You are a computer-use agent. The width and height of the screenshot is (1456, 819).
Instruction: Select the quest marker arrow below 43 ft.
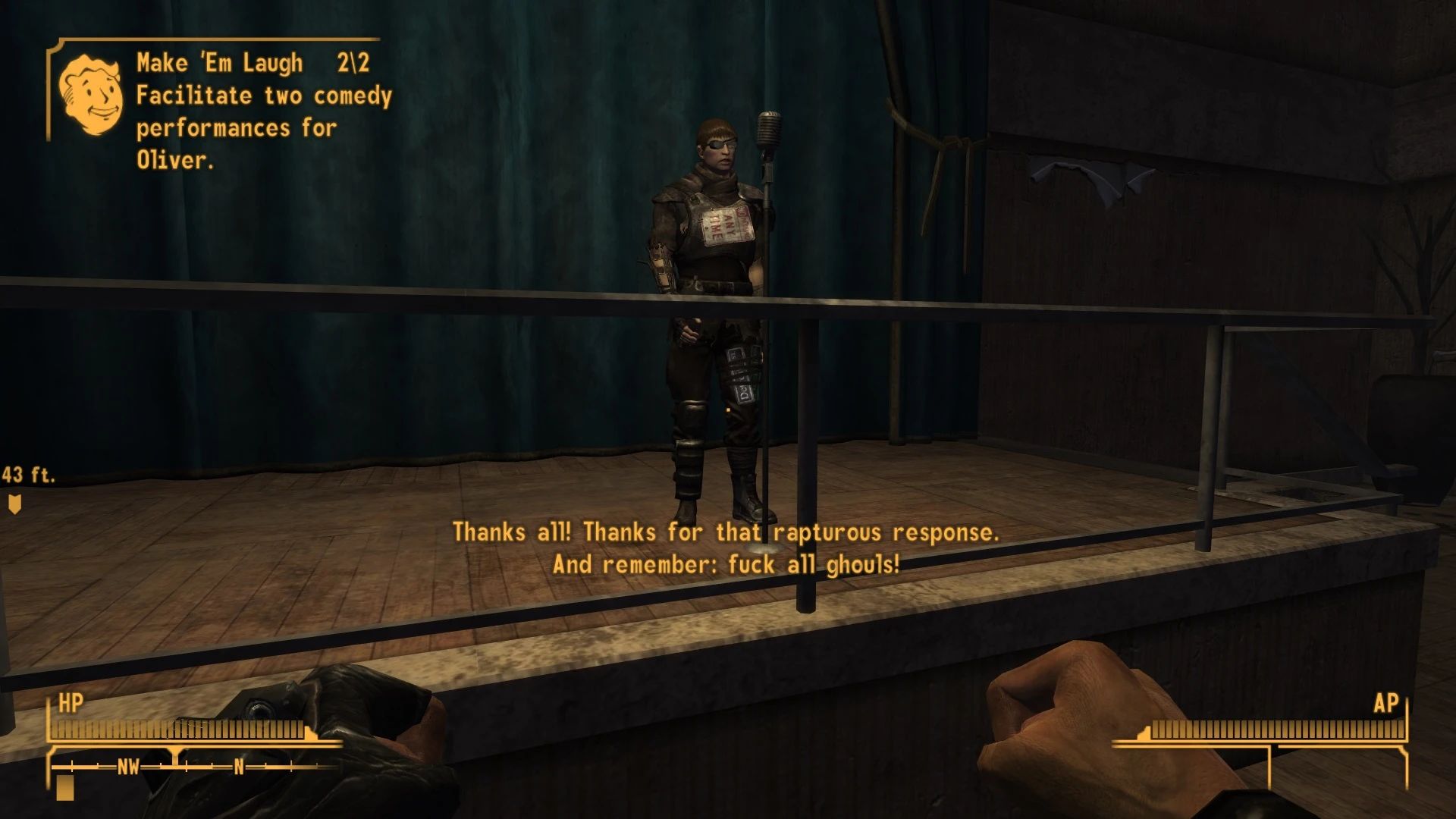point(15,503)
